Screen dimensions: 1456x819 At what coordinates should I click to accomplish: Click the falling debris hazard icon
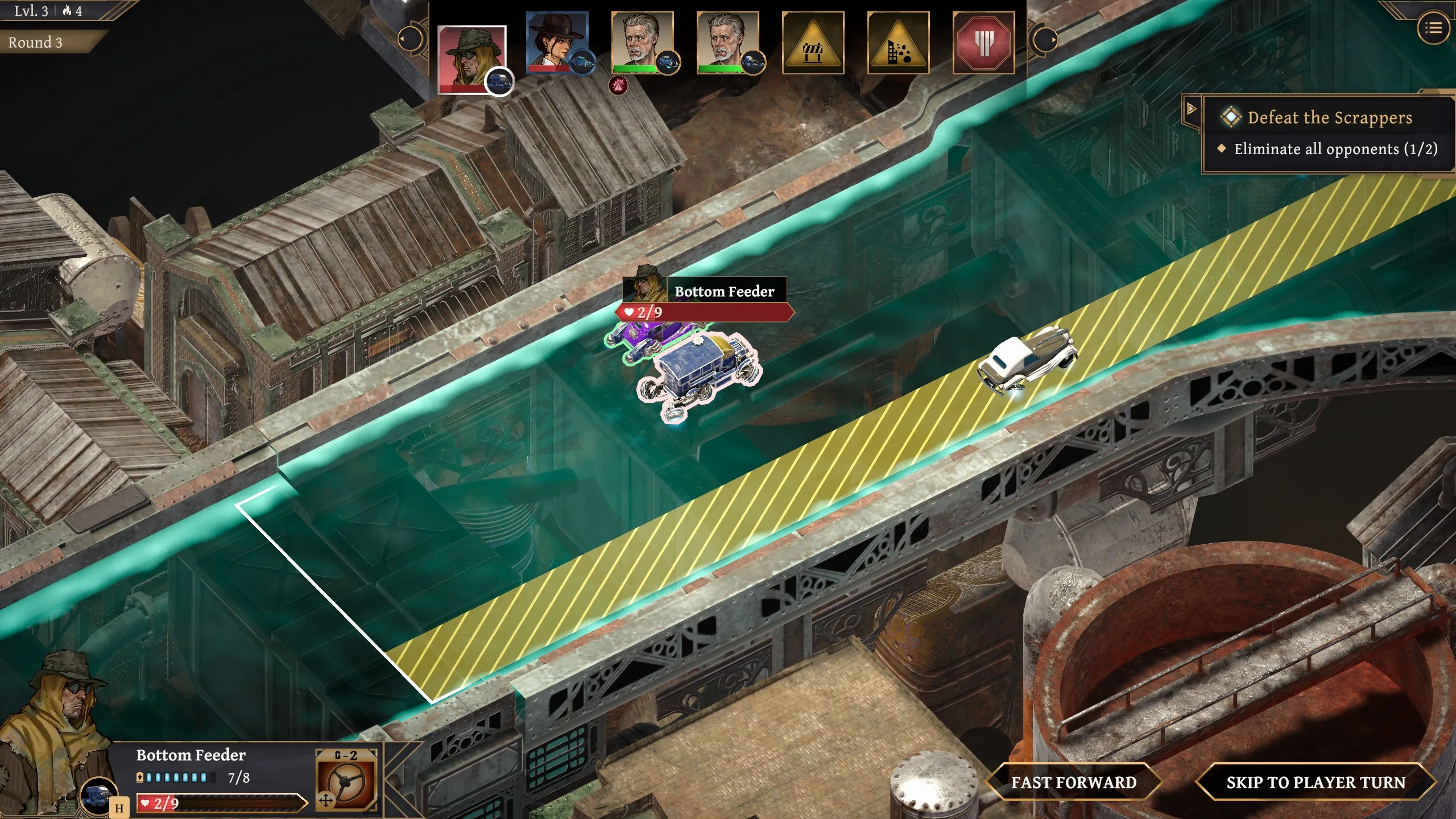898,43
